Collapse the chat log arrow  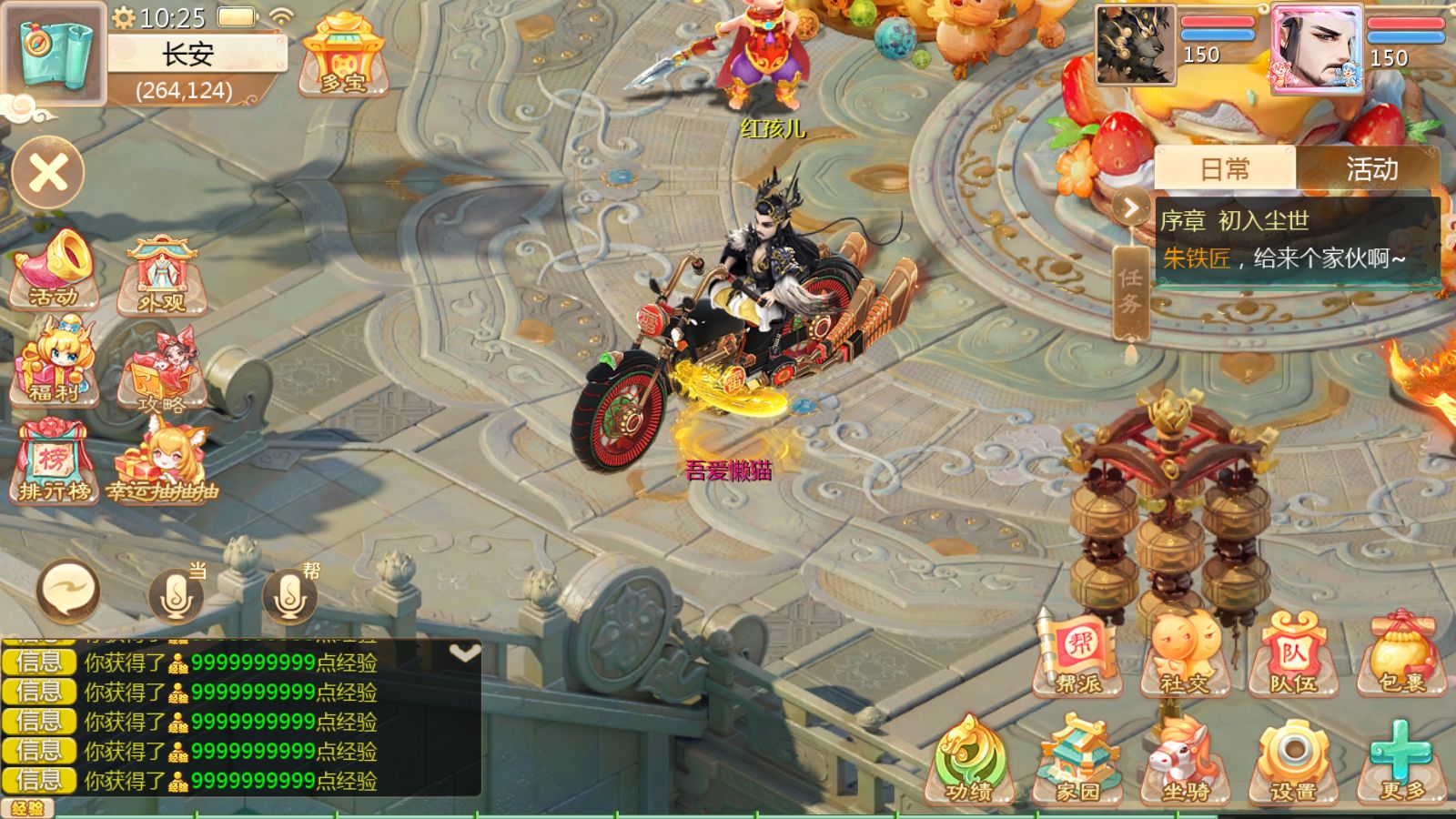coord(464,653)
